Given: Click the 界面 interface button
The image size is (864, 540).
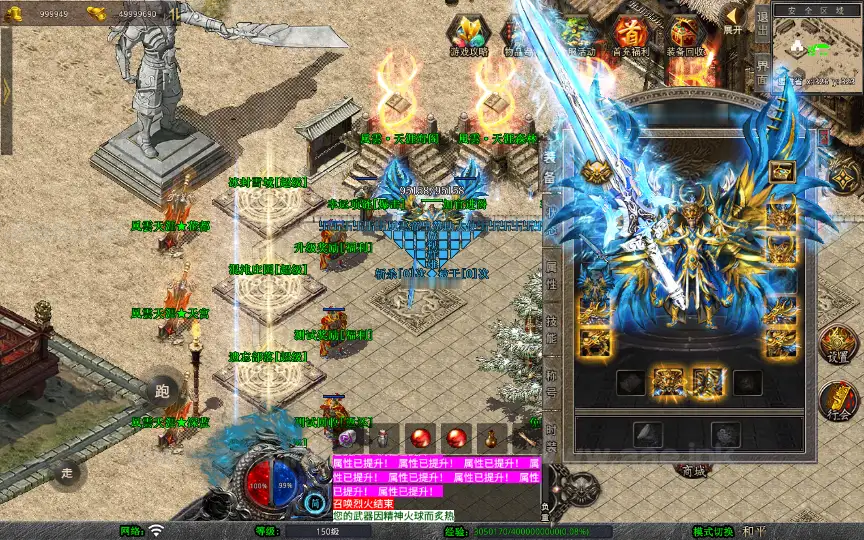Looking at the screenshot, I should [x=763, y=75].
